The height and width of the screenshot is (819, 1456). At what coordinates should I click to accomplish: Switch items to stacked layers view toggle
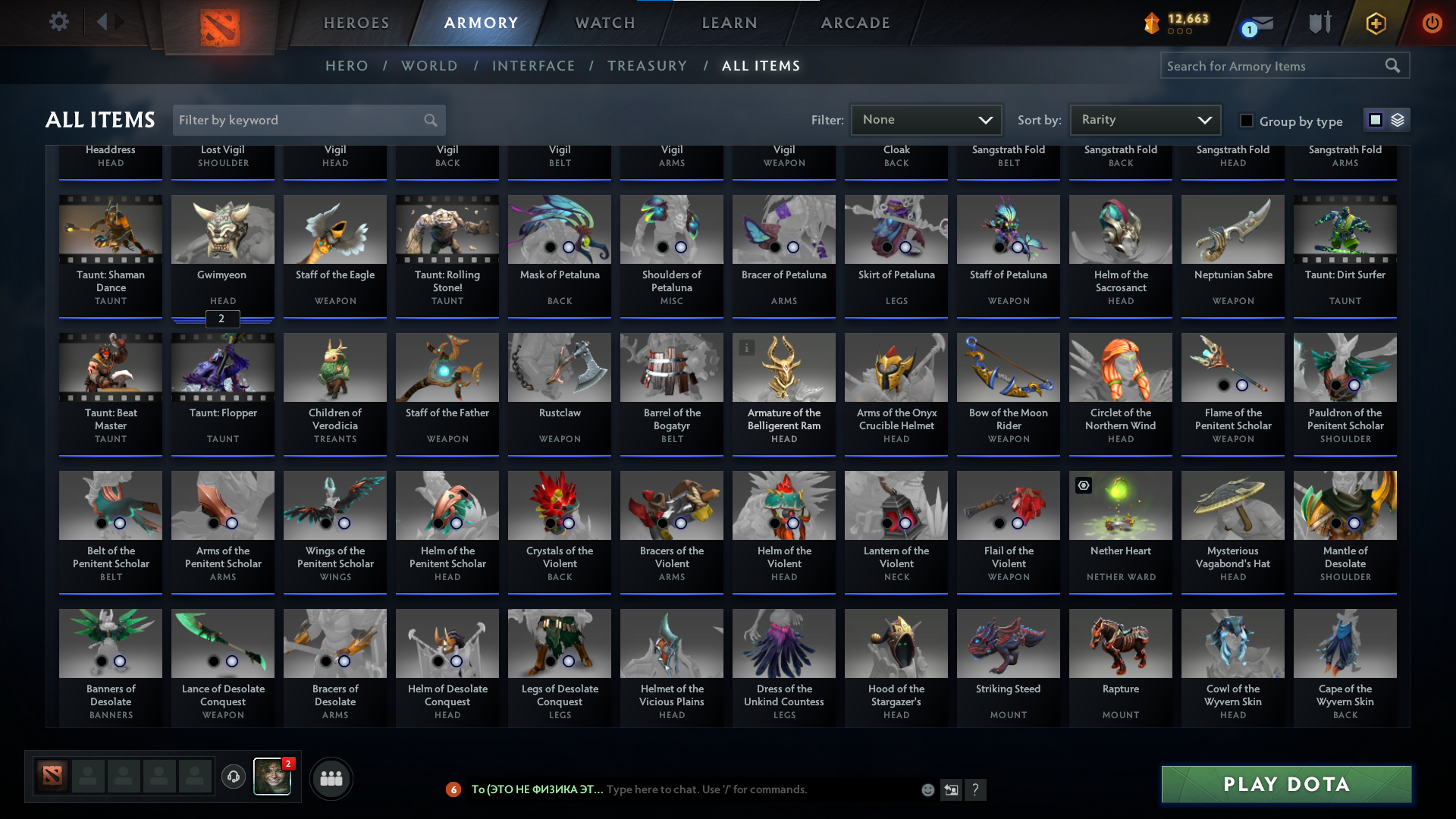[1398, 119]
